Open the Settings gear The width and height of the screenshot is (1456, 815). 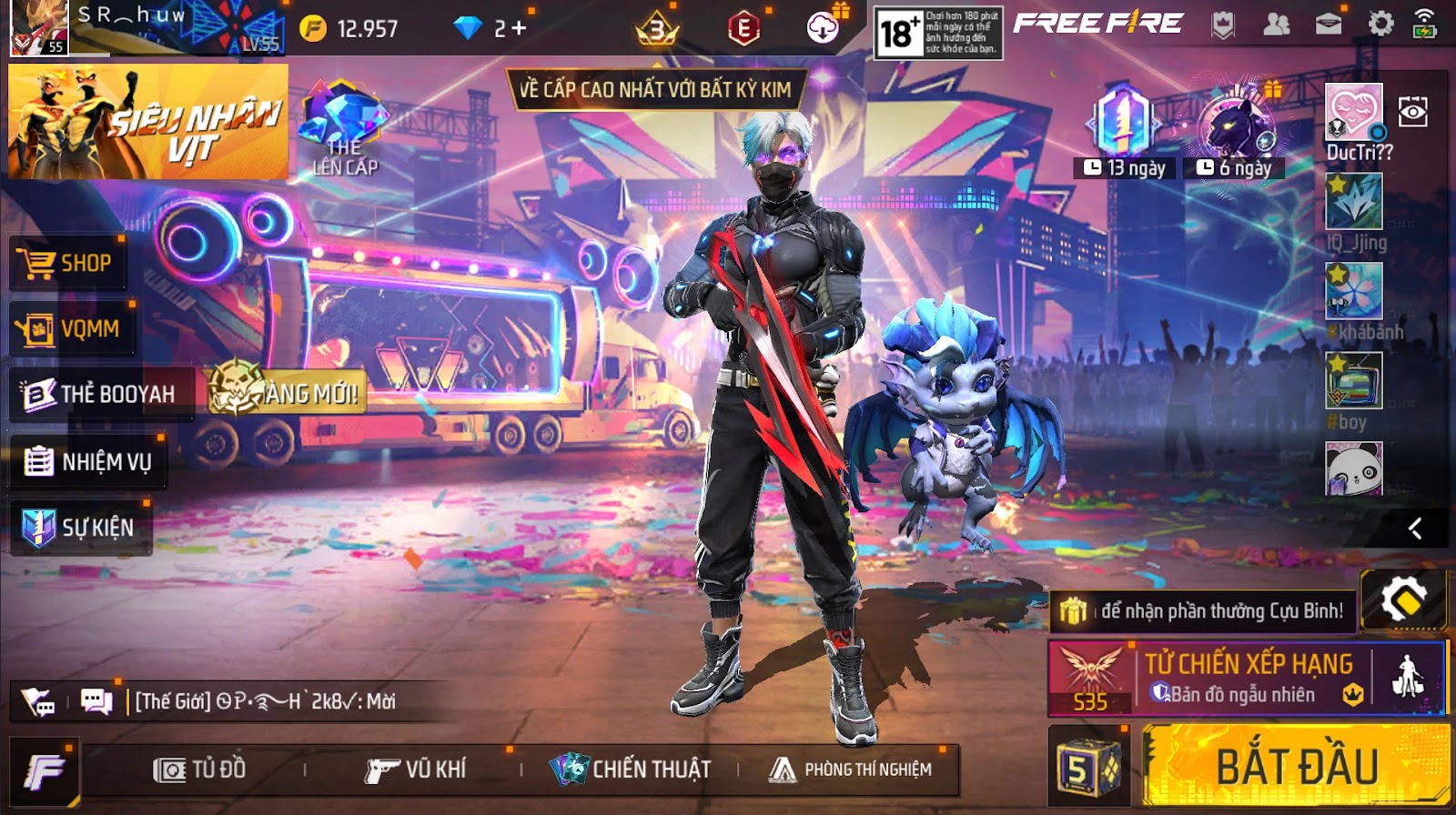click(1380, 25)
